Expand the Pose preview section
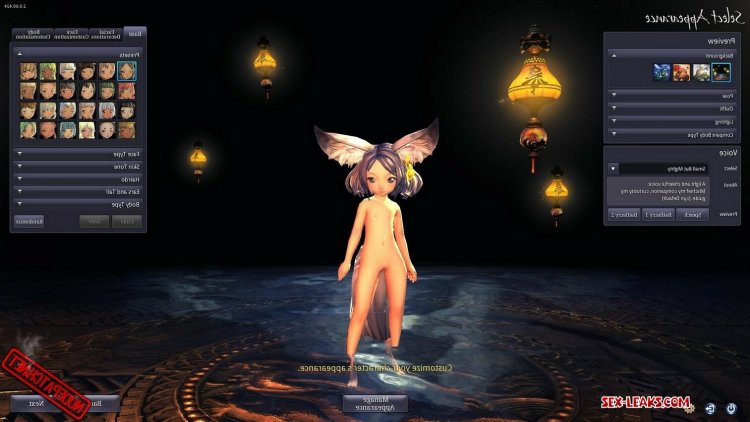This screenshot has width=750, height=422. (x=670, y=95)
